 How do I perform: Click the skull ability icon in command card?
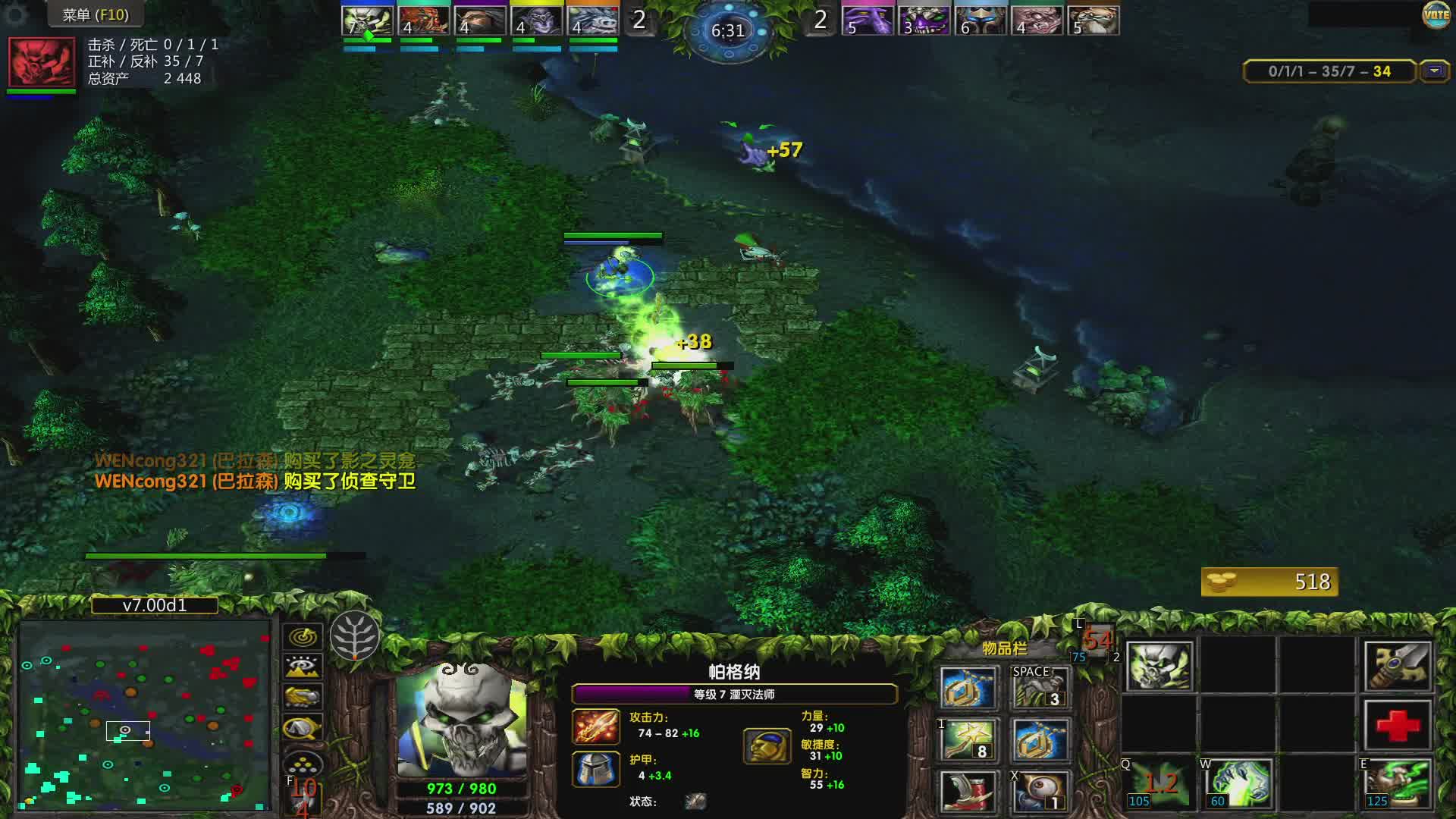pos(1159,667)
